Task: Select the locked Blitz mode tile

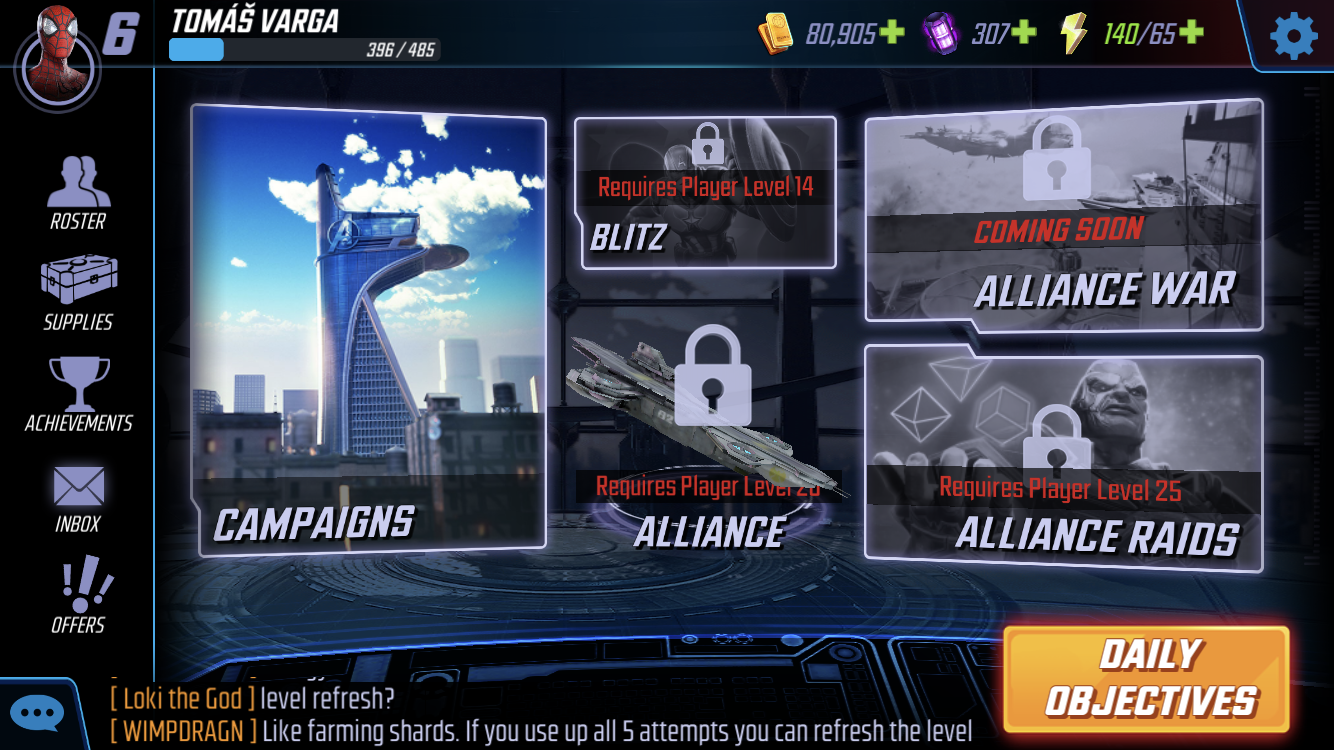Action: (707, 194)
